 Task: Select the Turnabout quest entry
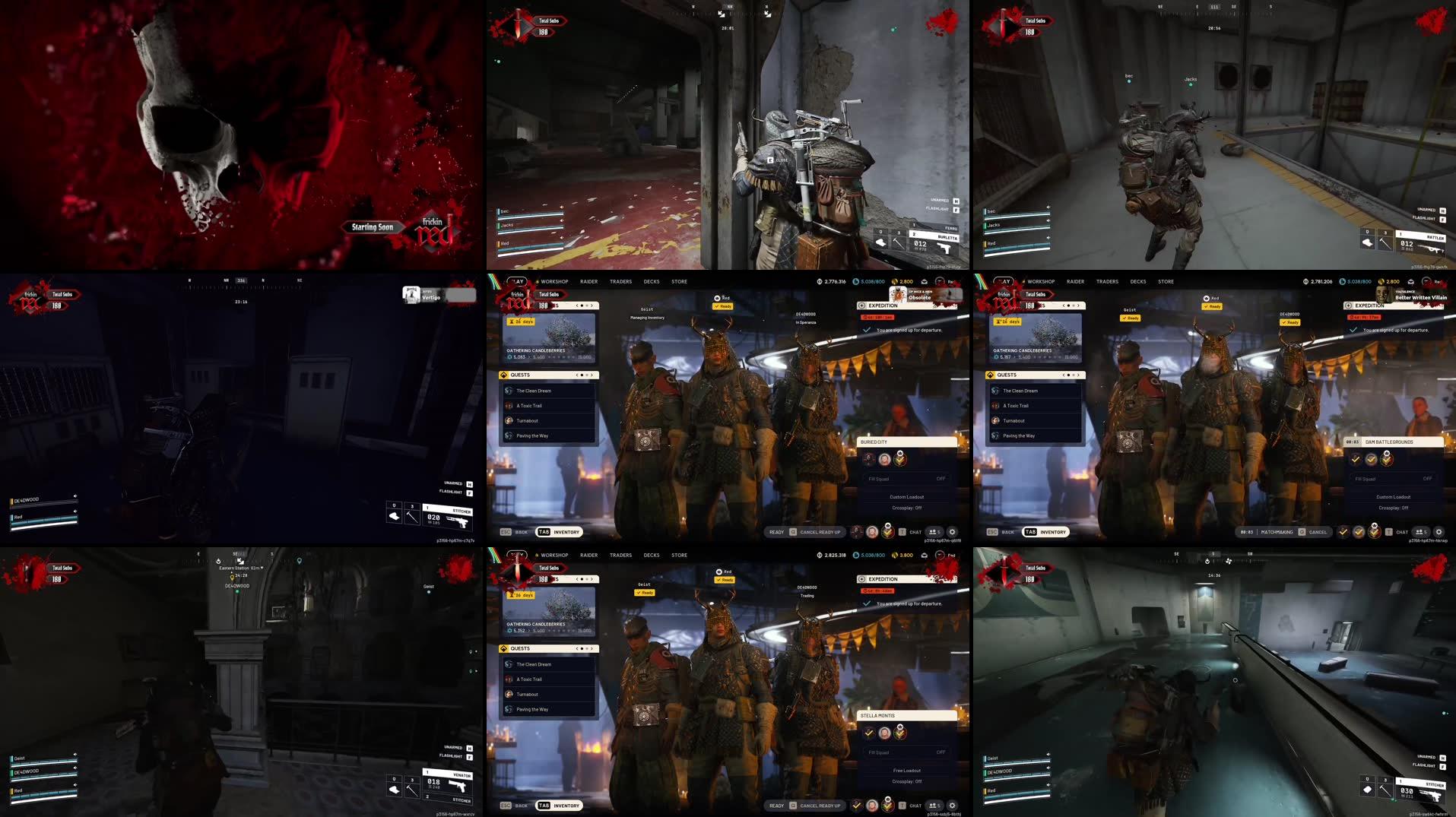(x=526, y=420)
